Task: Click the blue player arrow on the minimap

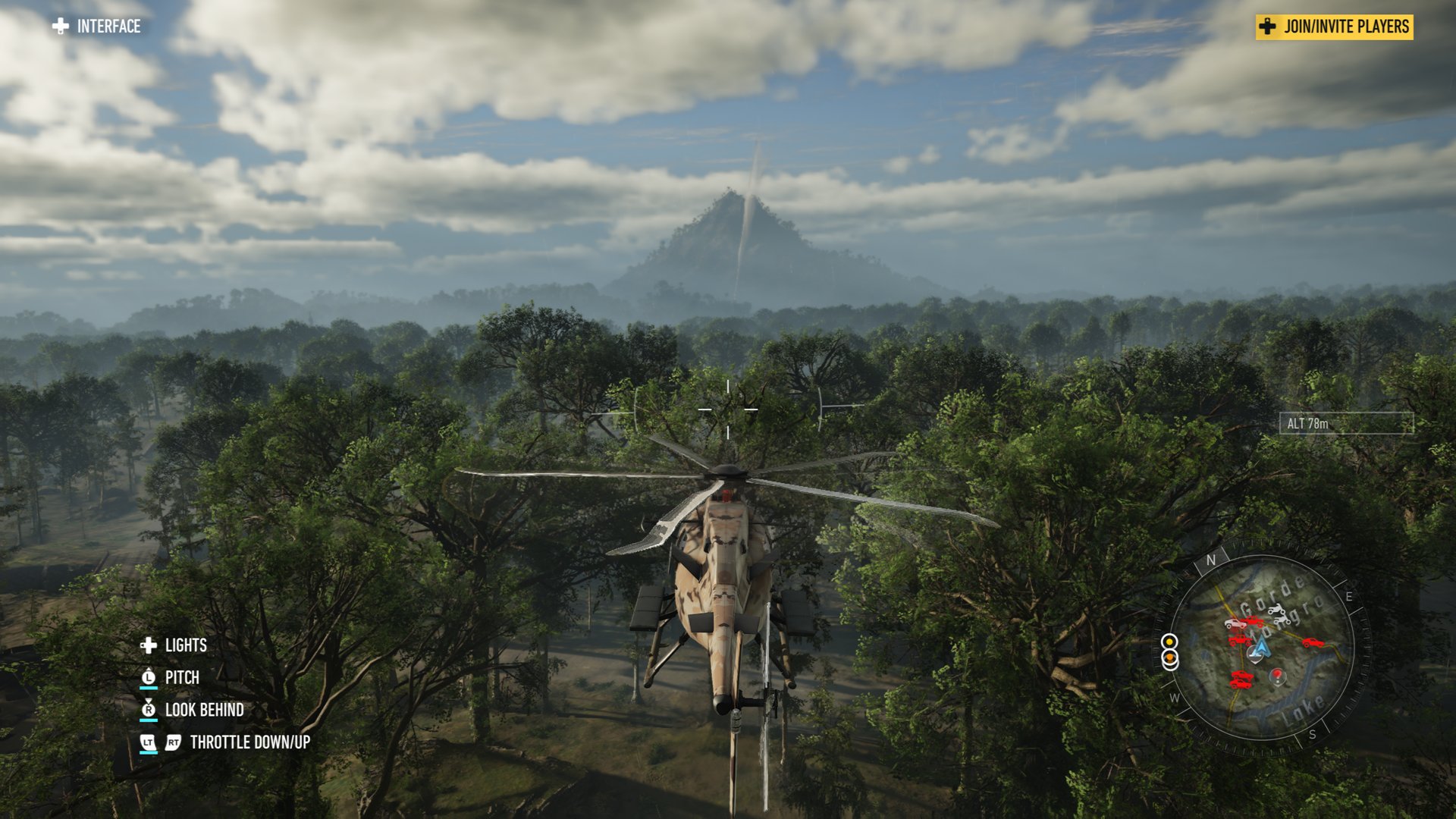Action: pyautogui.click(x=1260, y=648)
